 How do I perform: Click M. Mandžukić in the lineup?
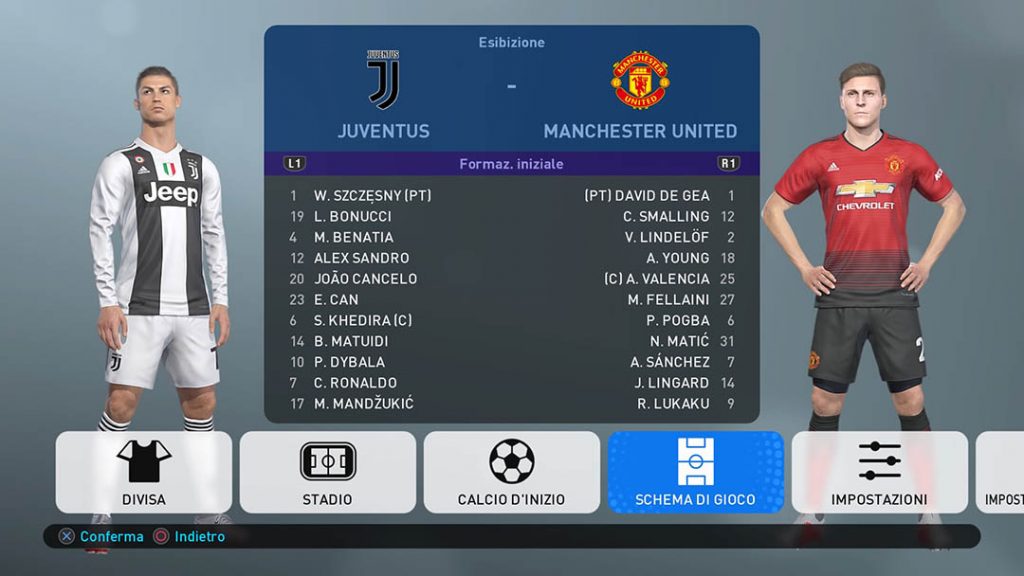click(363, 403)
